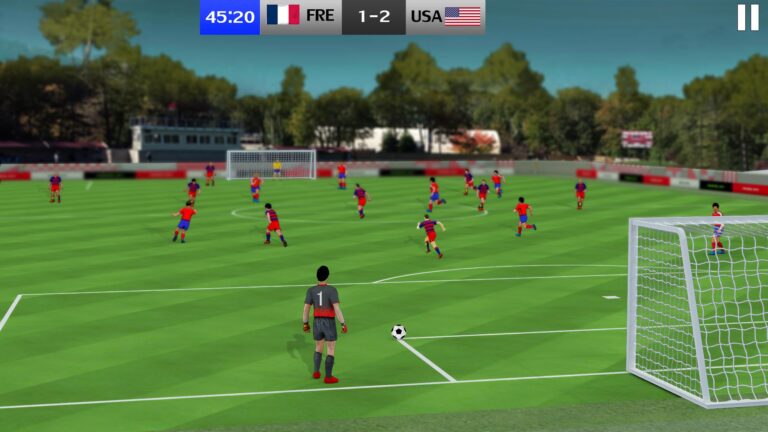This screenshot has width=768, height=432.
Task: Pause the match with the pause button
Action: [747, 17]
